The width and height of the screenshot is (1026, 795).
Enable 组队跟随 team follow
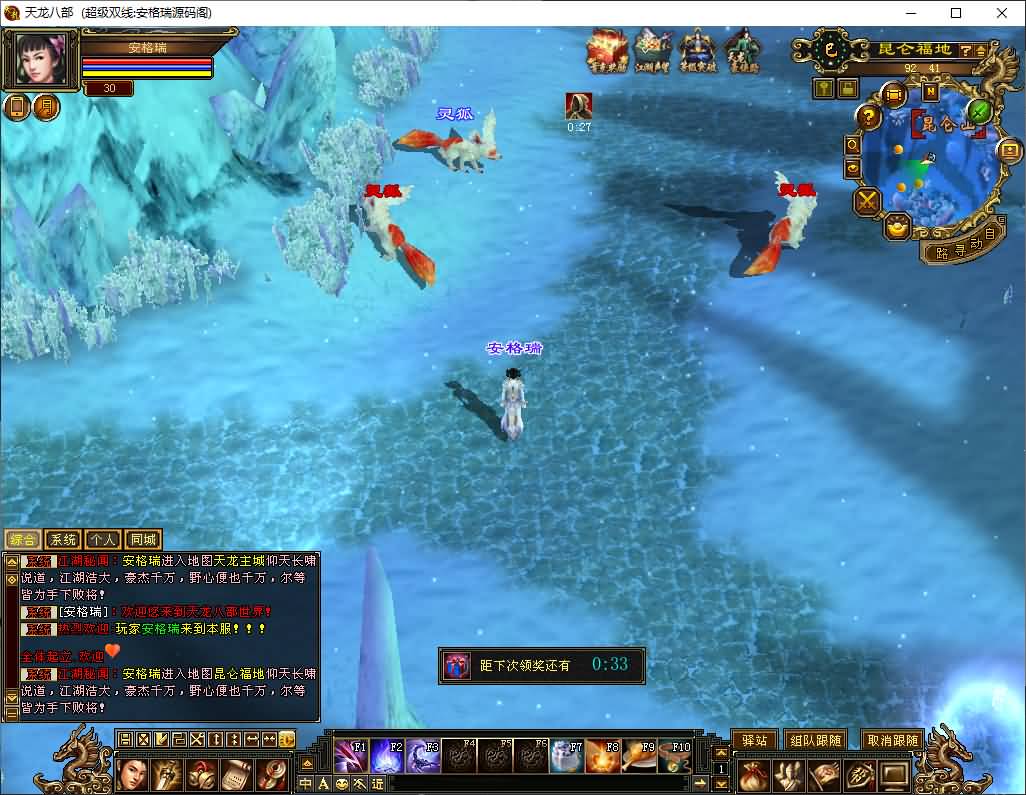pos(815,740)
